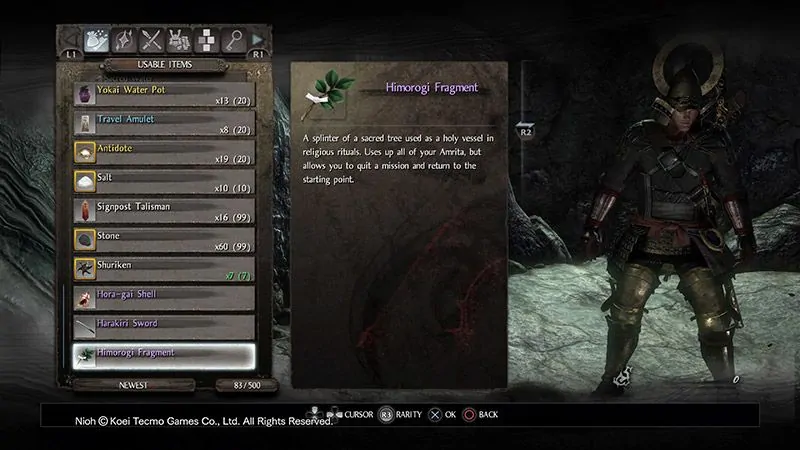Choose the Stone item row
800x450 pixels.
[162, 240]
